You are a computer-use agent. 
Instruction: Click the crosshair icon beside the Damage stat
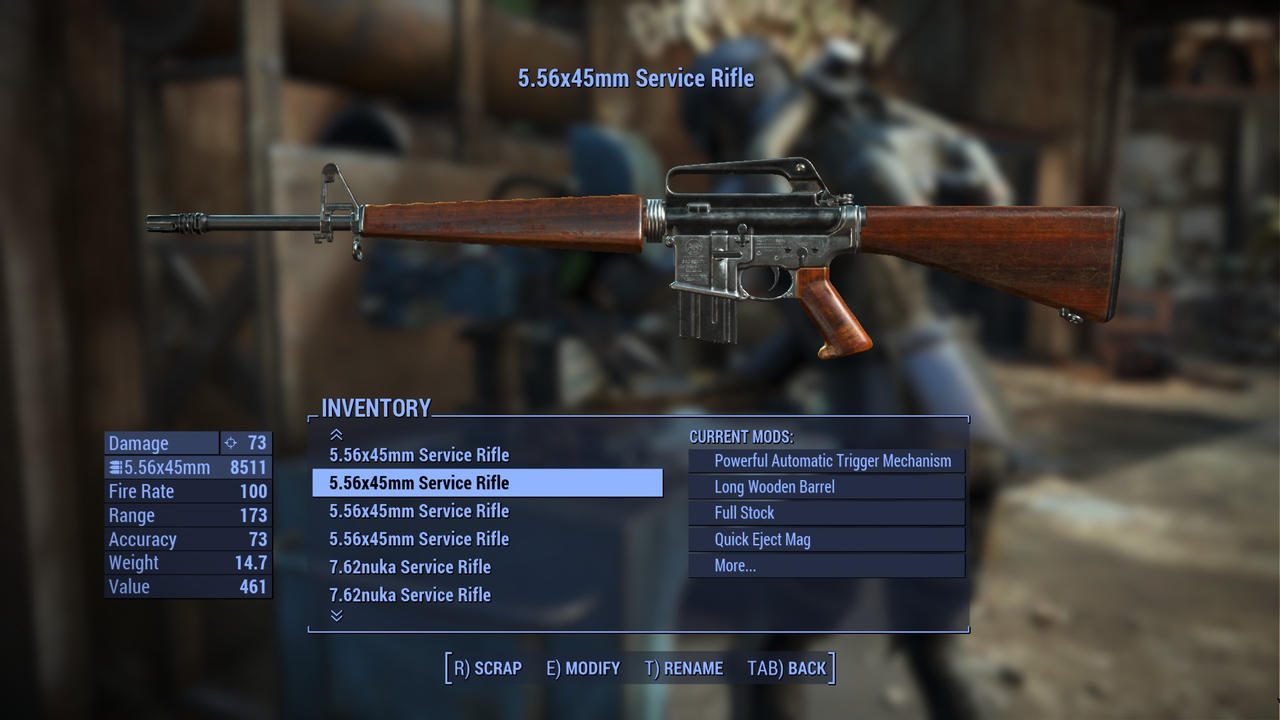[x=231, y=443]
